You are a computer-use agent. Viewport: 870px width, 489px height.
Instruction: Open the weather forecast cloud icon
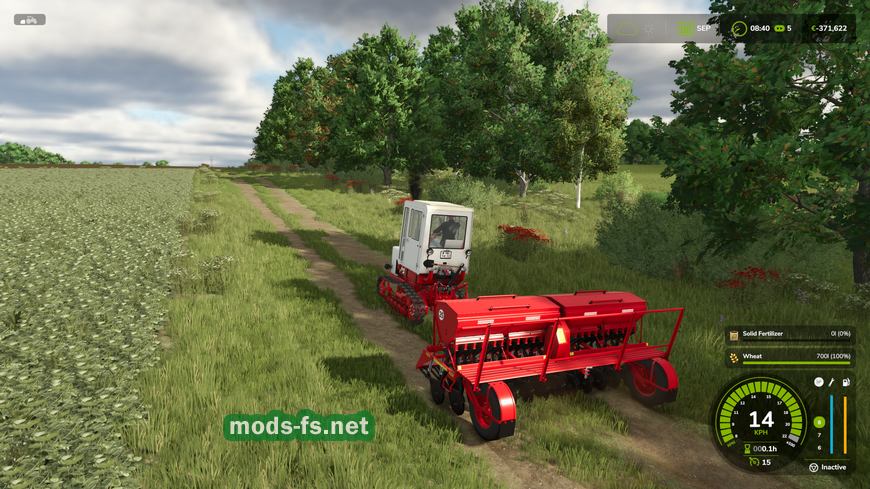pyautogui.click(x=627, y=28)
